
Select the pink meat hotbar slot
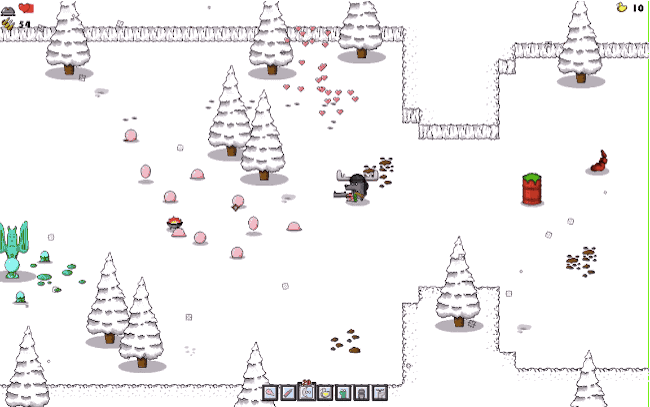[270, 393]
